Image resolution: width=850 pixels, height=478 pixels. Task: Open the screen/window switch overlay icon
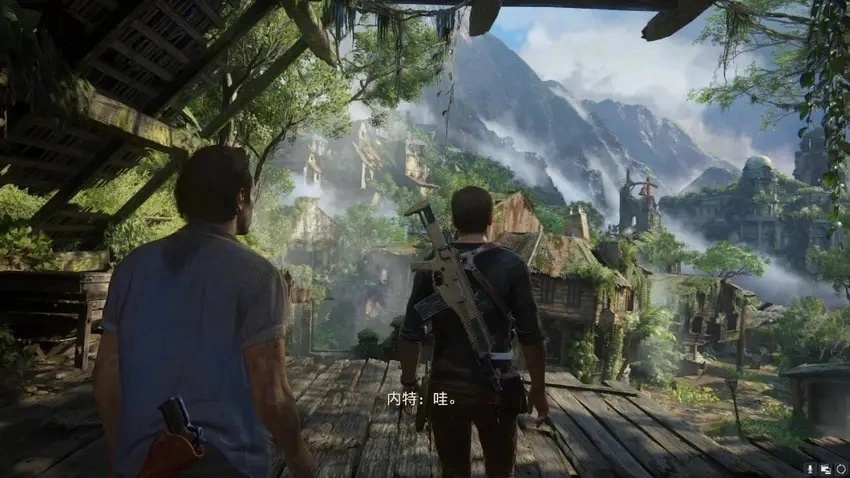pos(826,469)
